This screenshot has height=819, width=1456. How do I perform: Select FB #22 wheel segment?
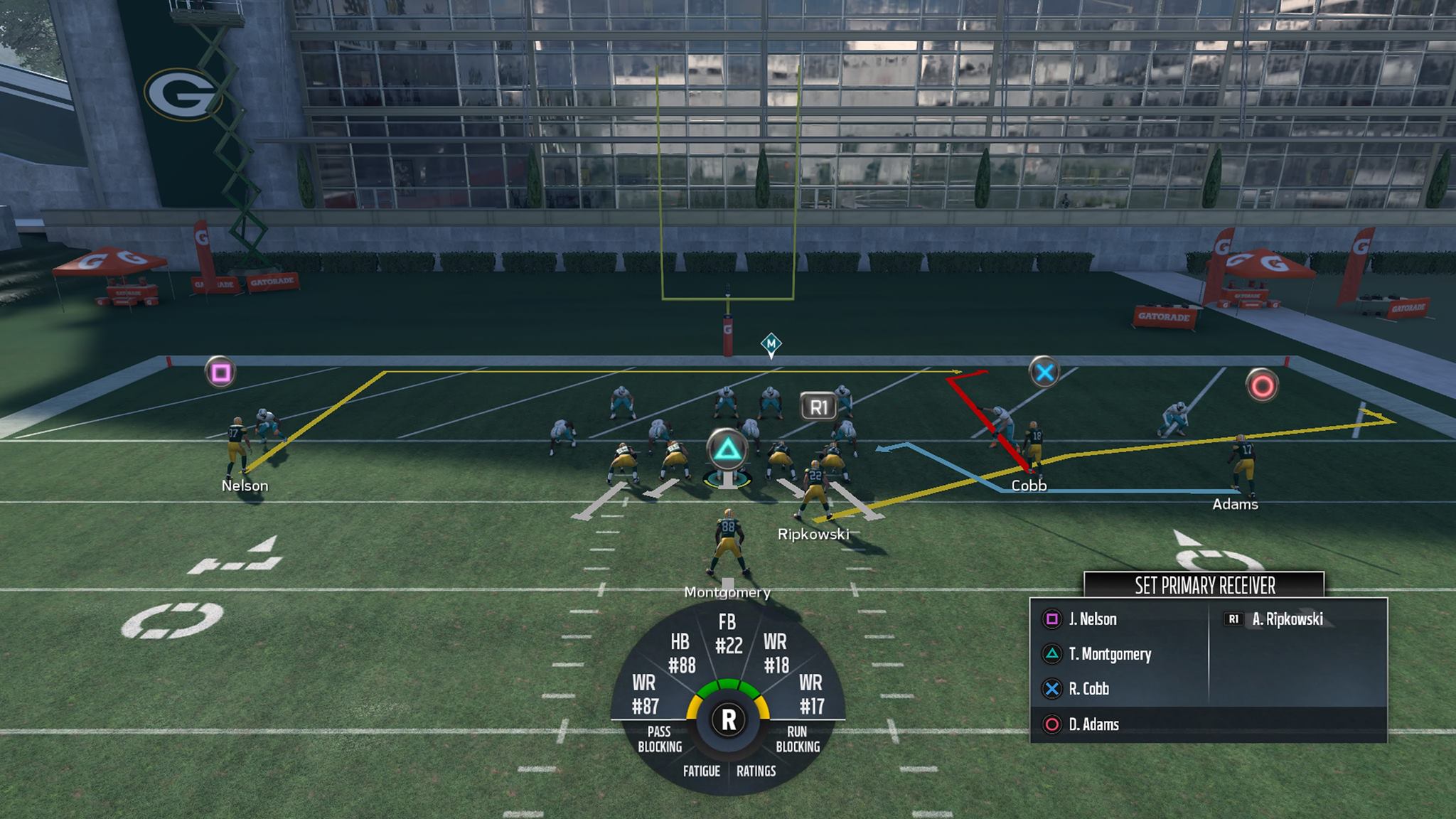(x=728, y=634)
